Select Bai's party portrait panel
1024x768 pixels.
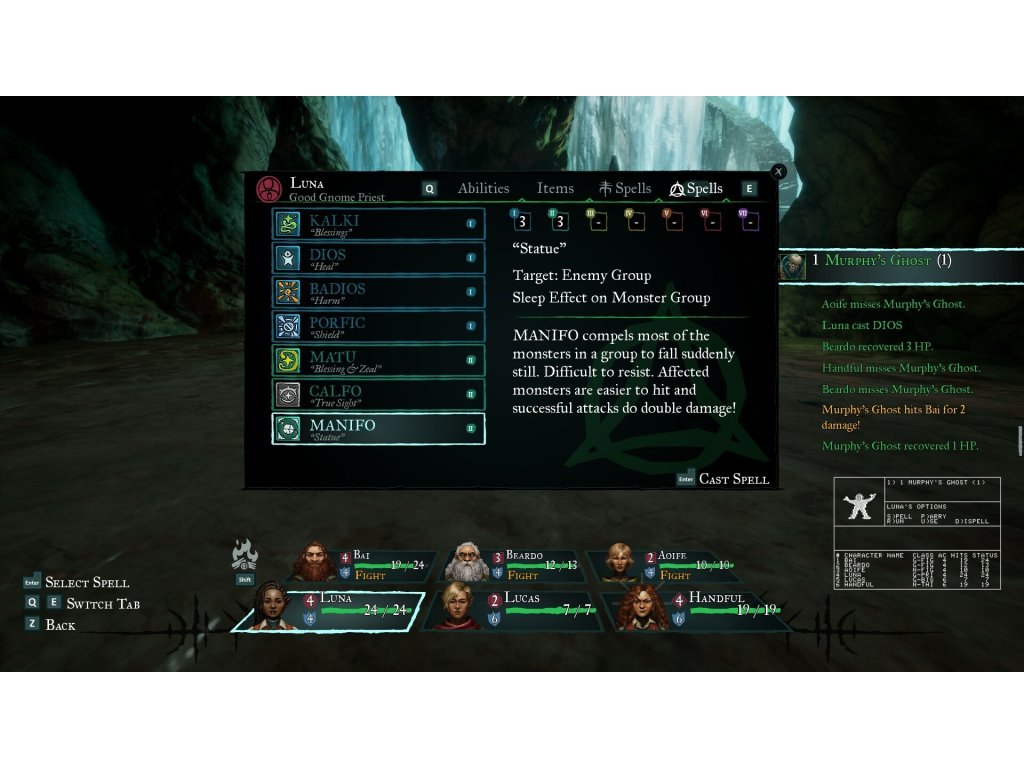366,565
